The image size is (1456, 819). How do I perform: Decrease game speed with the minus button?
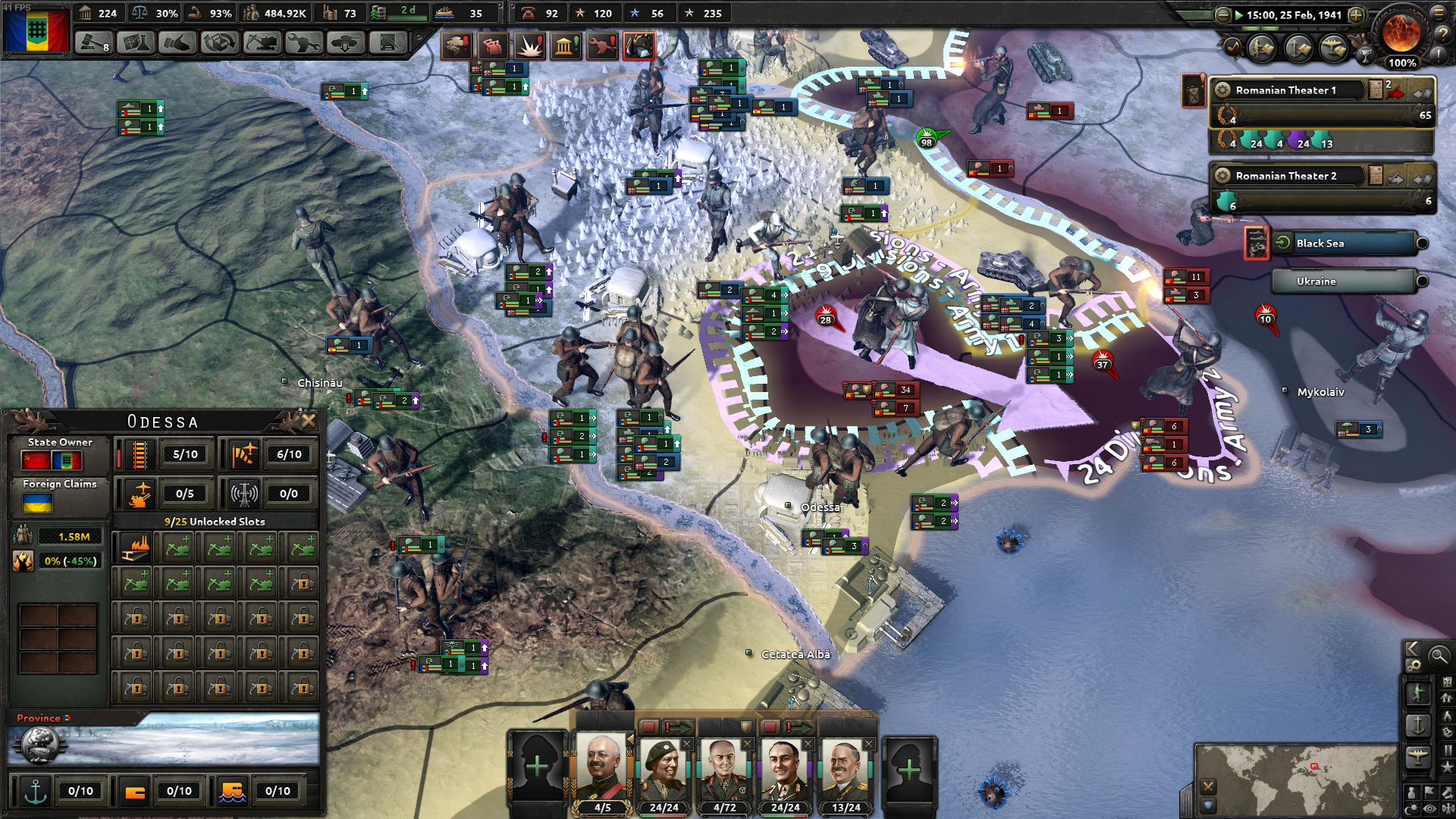click(1222, 15)
